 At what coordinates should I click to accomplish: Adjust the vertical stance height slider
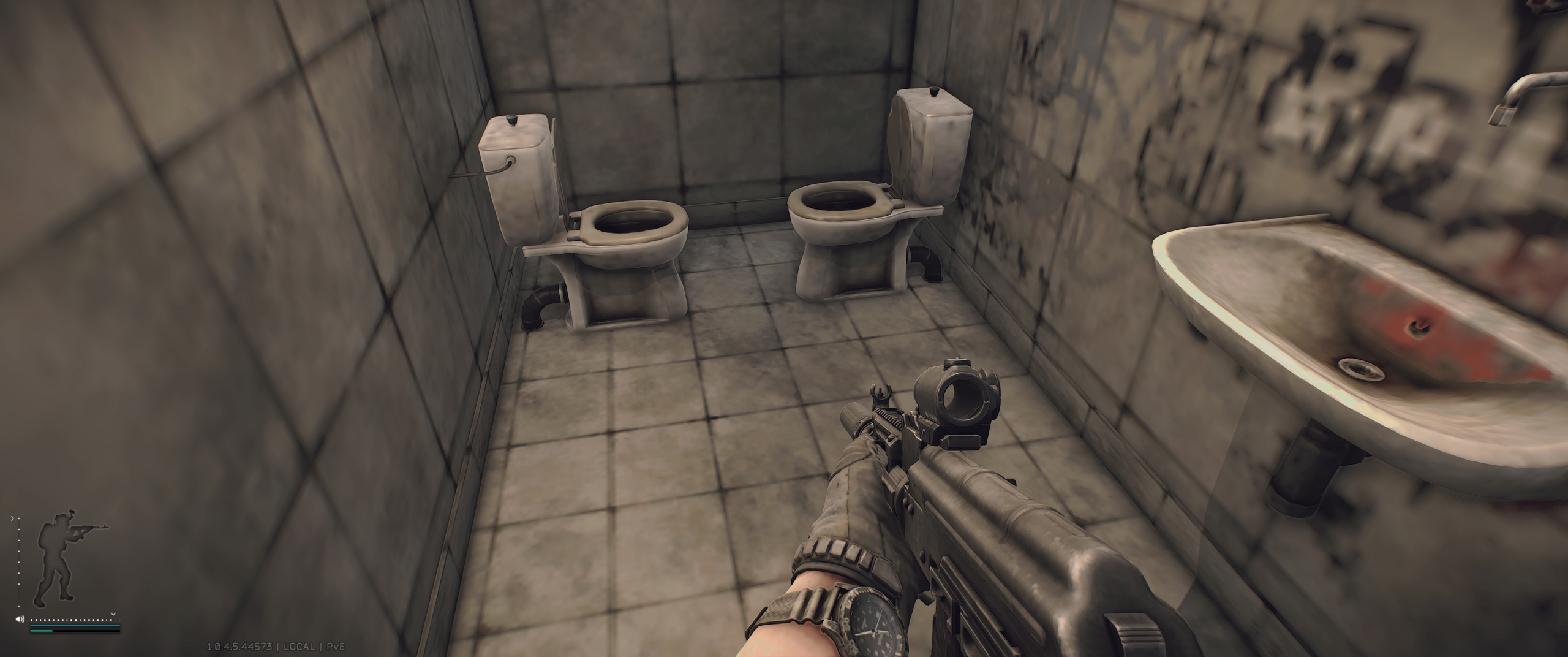click(18, 563)
